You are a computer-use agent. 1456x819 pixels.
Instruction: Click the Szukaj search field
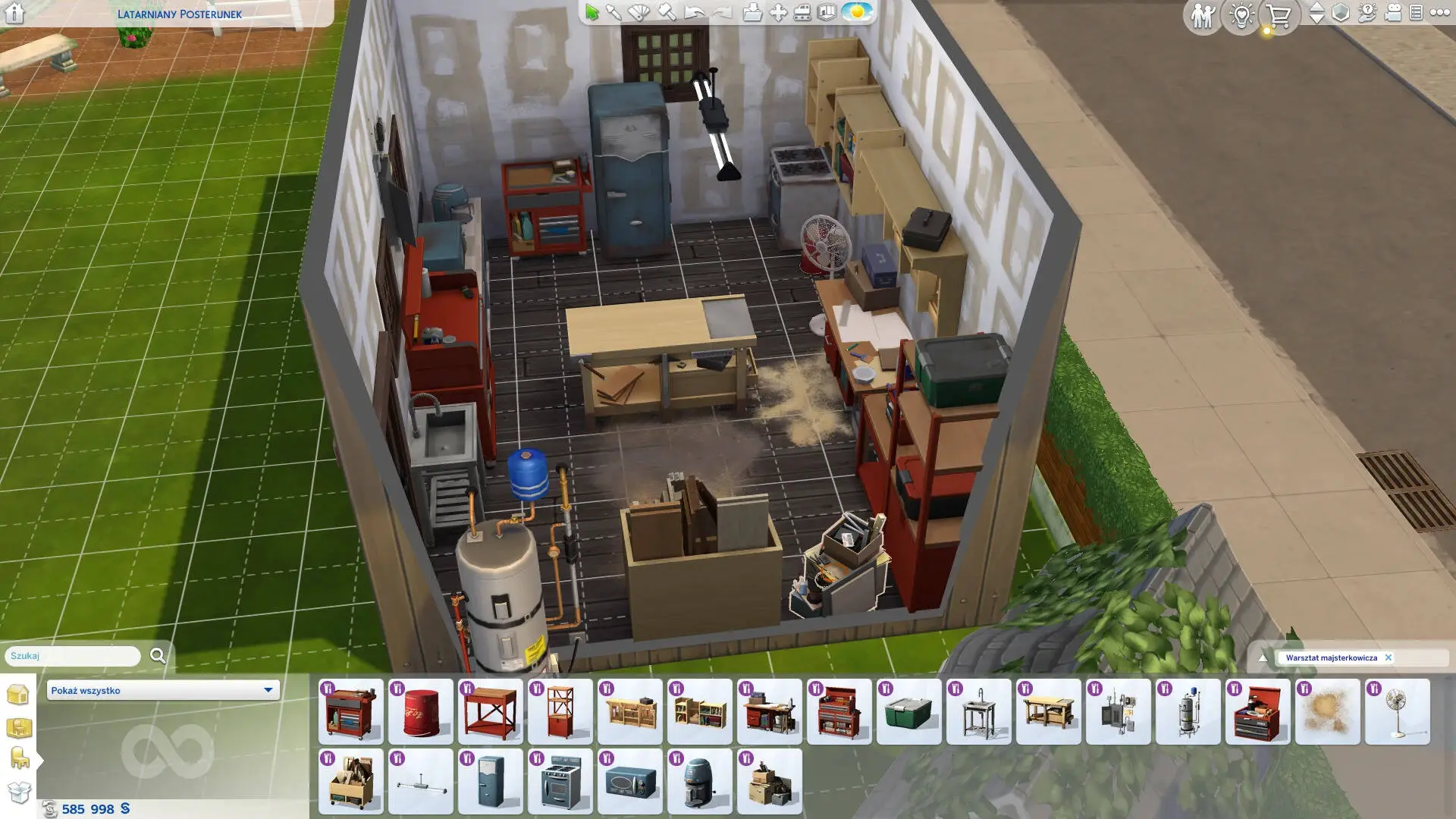(x=73, y=656)
